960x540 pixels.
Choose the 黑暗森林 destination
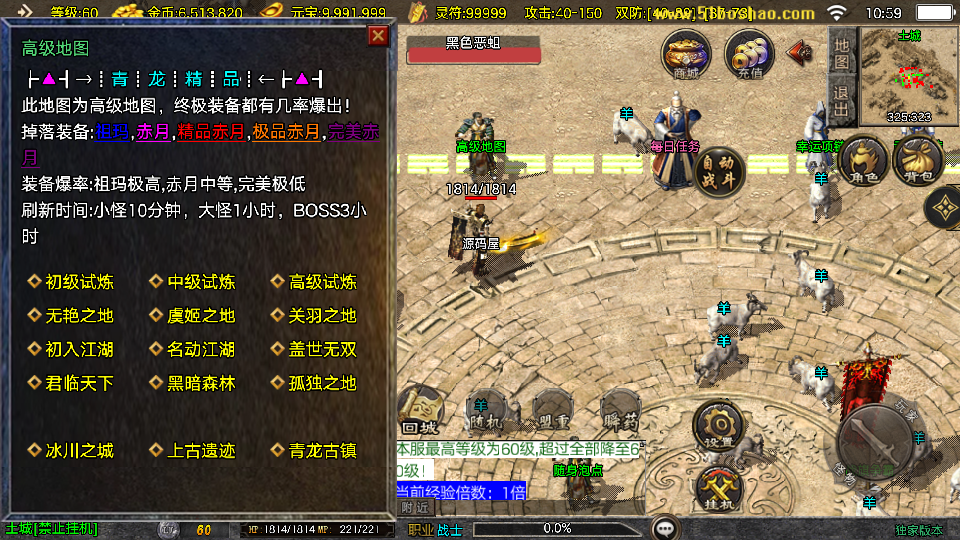[201, 383]
